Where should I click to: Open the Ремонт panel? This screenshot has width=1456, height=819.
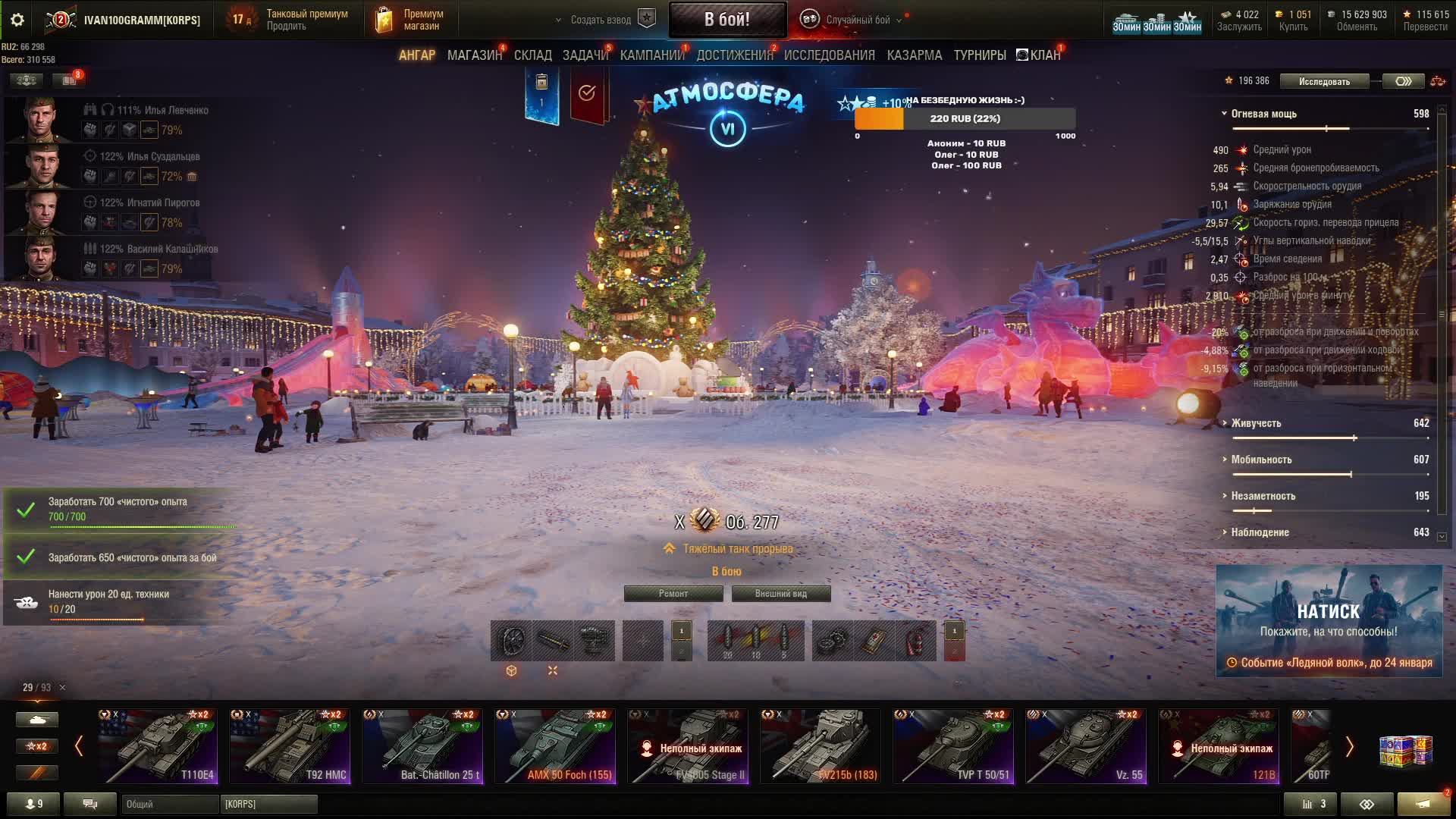673,594
